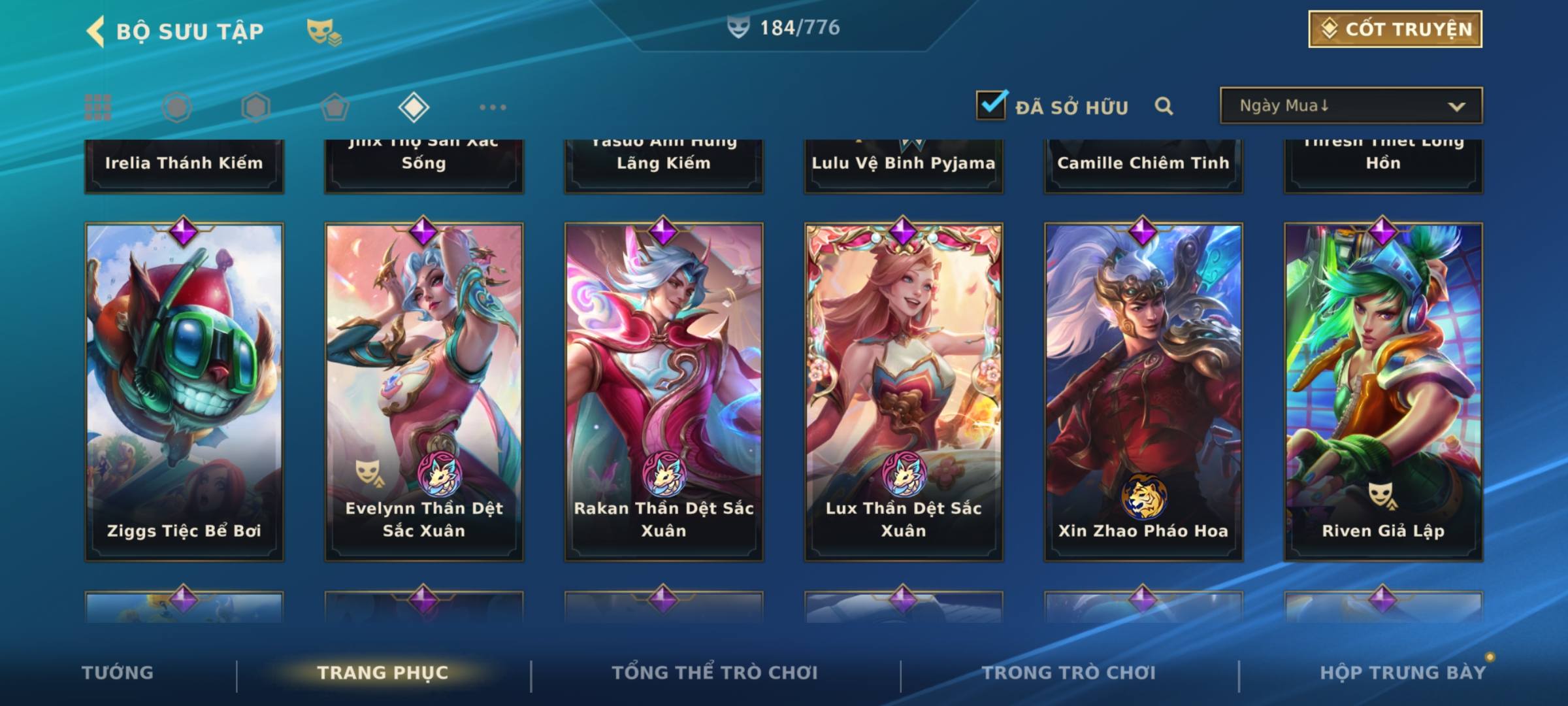Choose Rakan Thần Dệt Sắc Xuân skin
Image resolution: width=1568 pixels, height=706 pixels.
click(664, 392)
